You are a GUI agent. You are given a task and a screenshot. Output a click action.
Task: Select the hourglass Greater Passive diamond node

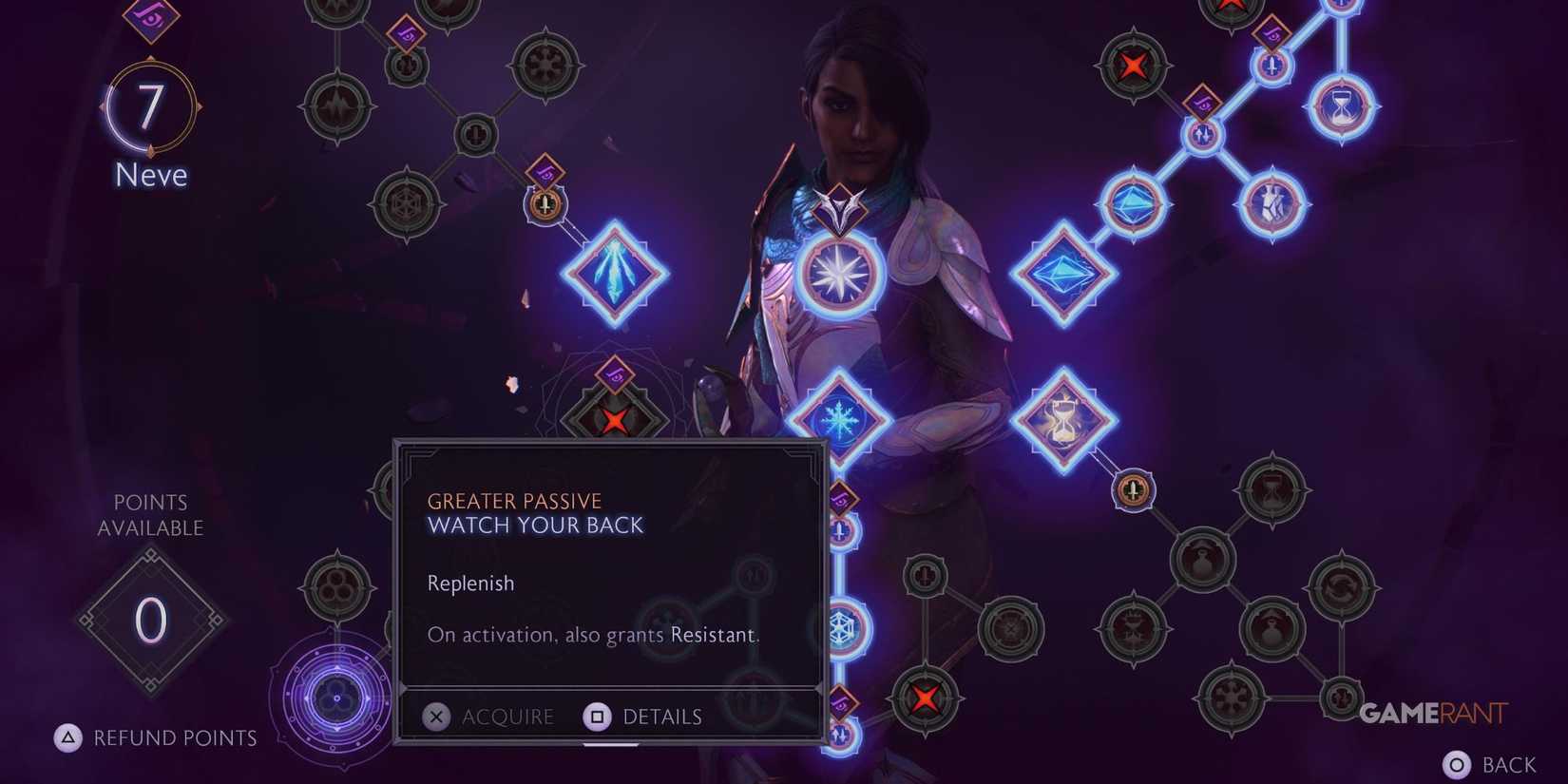[1066, 418]
